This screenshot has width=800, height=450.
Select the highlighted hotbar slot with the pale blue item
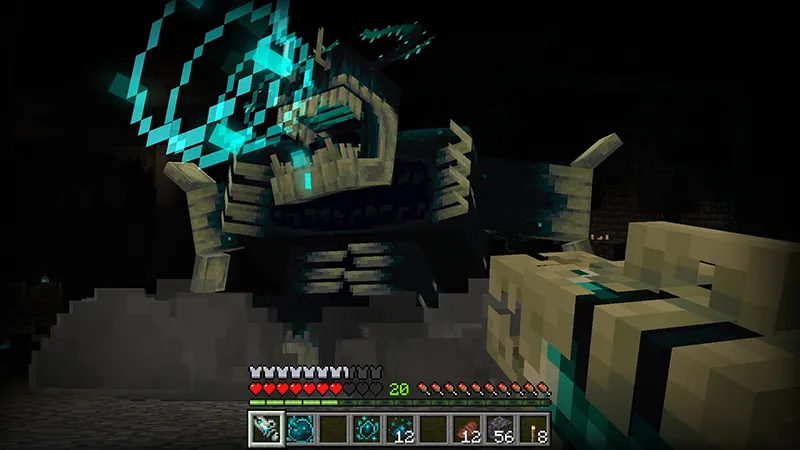point(264,429)
